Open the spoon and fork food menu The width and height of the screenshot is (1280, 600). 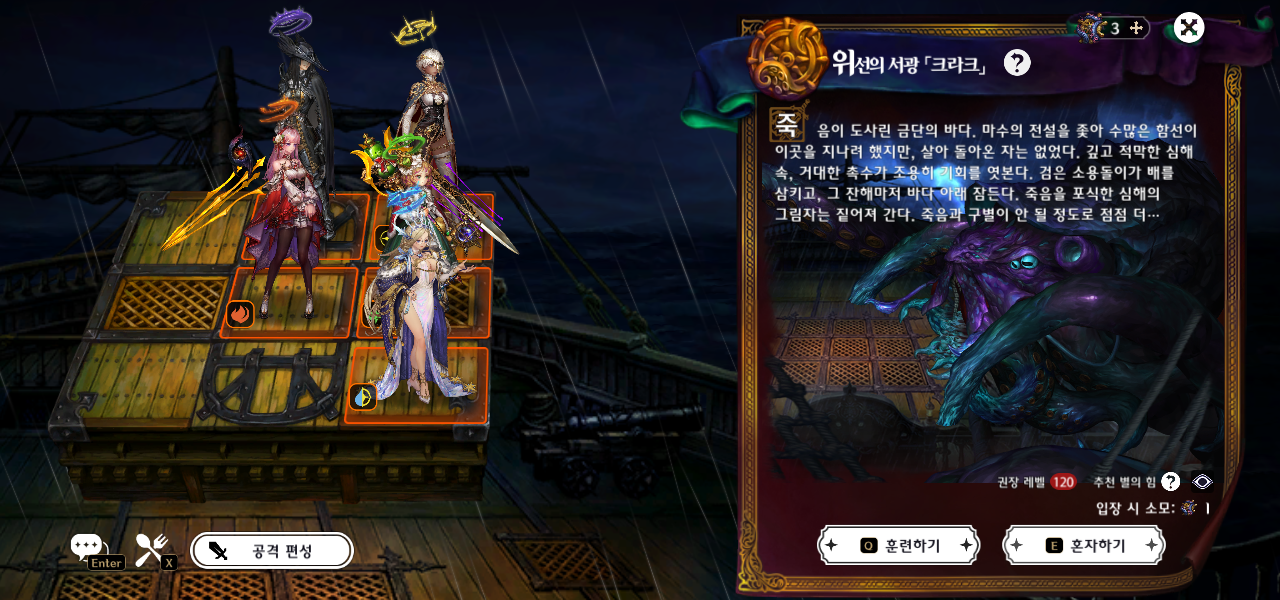[x=151, y=547]
